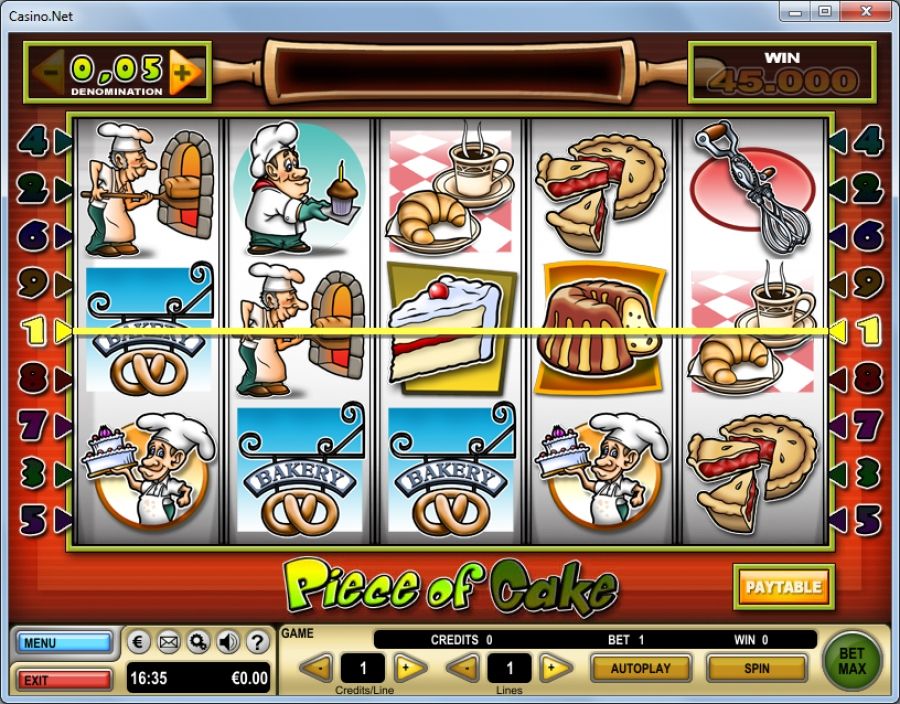
Task: Open help with the question mark icon
Action: pyautogui.click(x=256, y=641)
